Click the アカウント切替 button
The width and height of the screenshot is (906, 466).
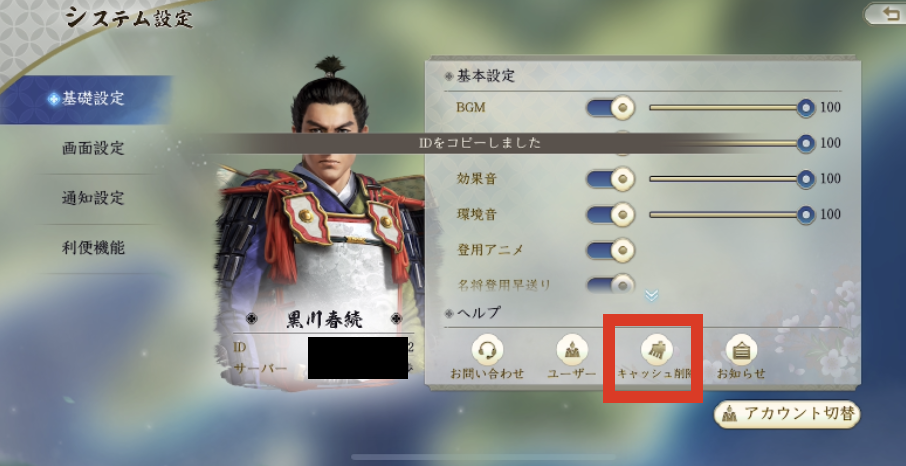pyautogui.click(x=787, y=414)
